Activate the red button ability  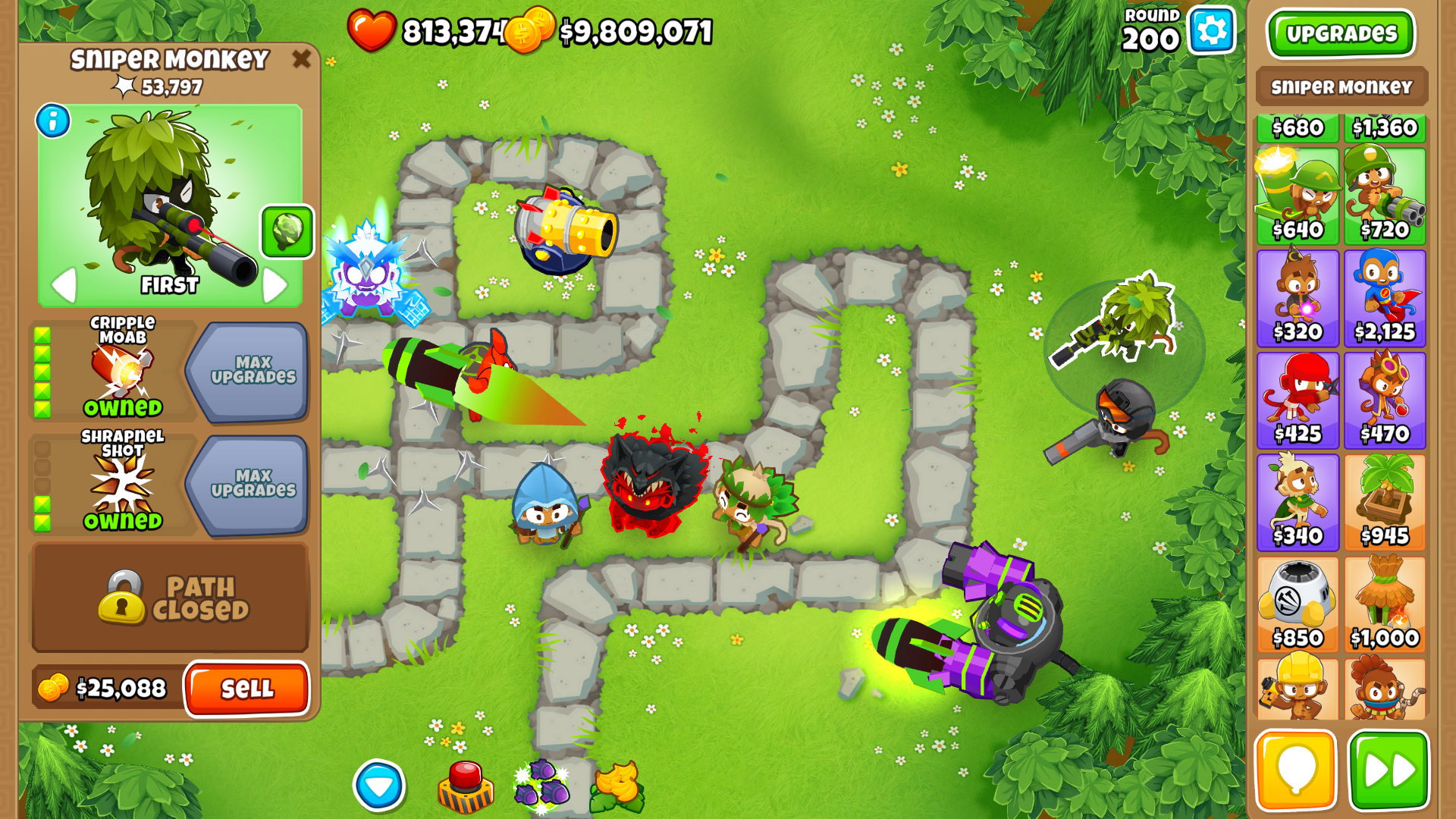tap(466, 786)
